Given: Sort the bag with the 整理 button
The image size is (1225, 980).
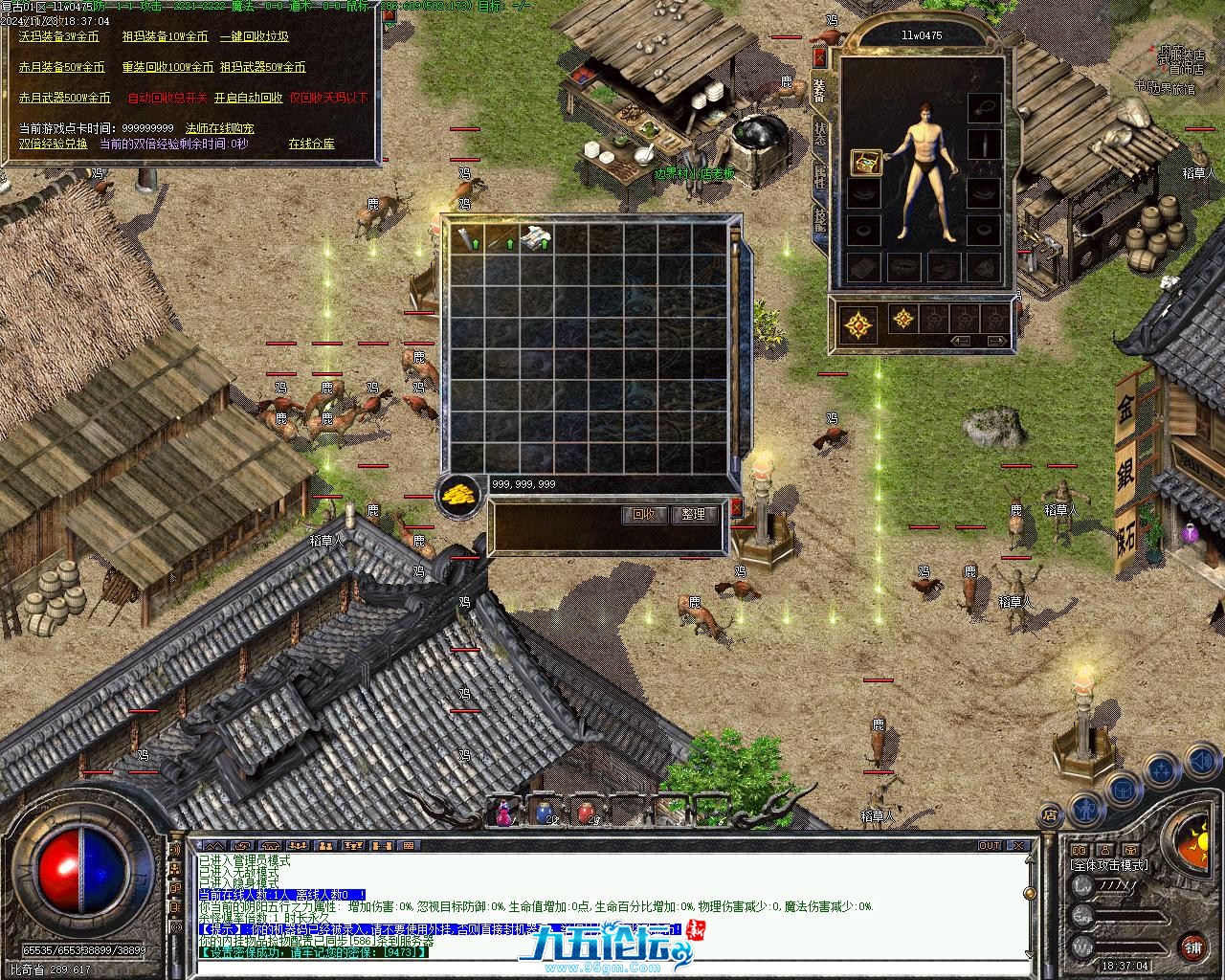Looking at the screenshot, I should coord(694,515).
